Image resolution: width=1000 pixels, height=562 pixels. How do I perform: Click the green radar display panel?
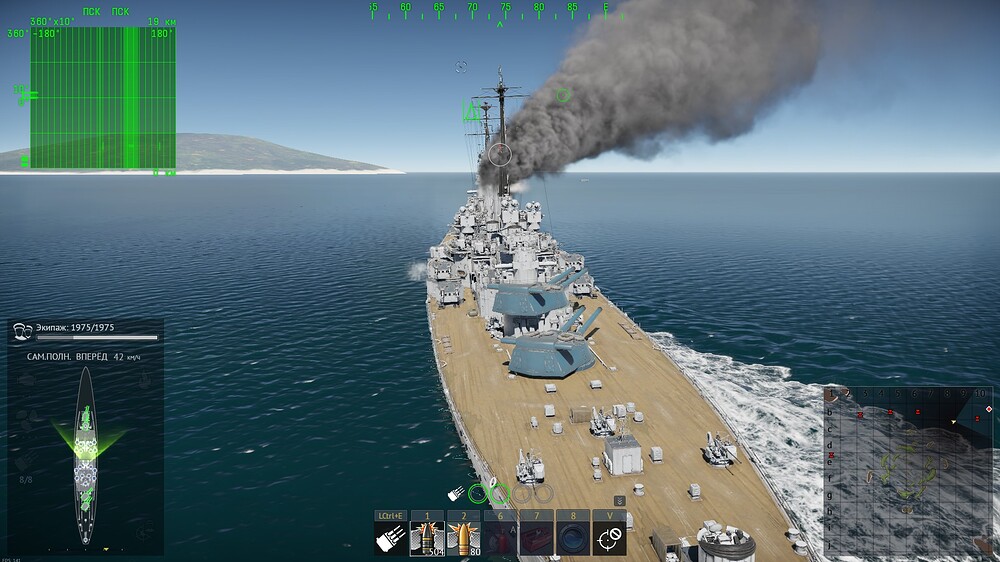point(103,97)
